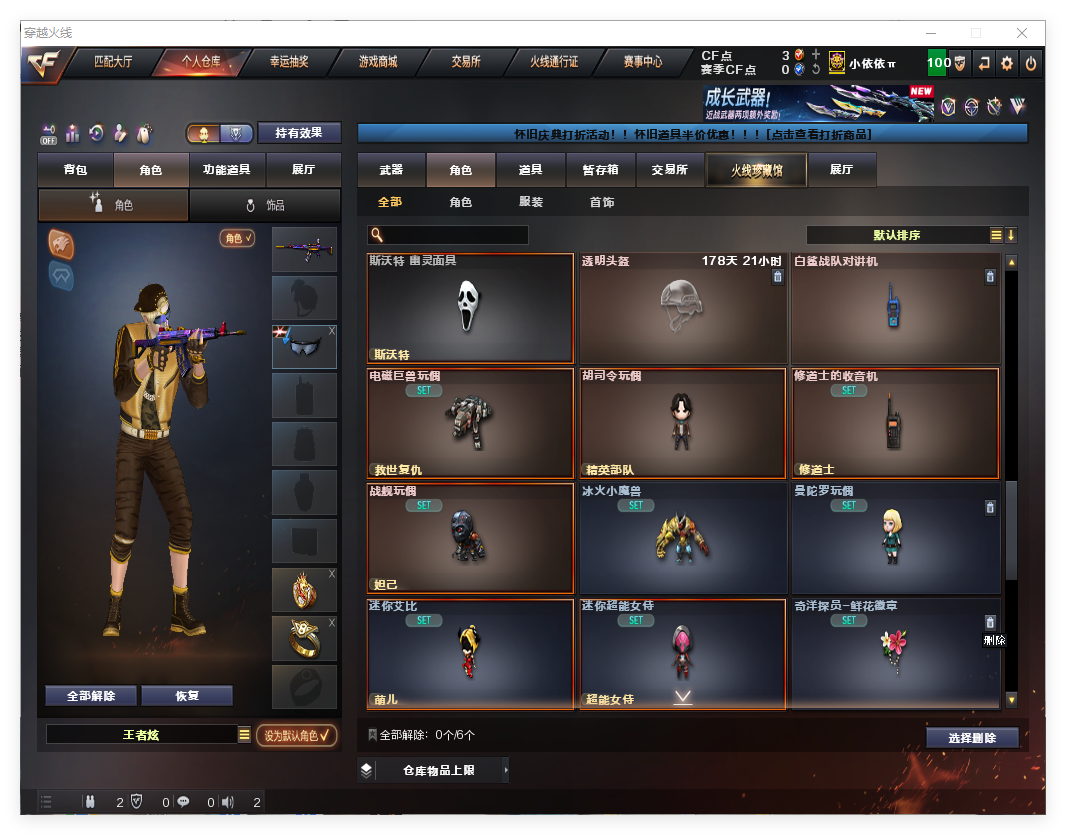Viewport: 1066px width, 835px height.
Task: Click the 选择删除 button
Action: click(x=972, y=738)
